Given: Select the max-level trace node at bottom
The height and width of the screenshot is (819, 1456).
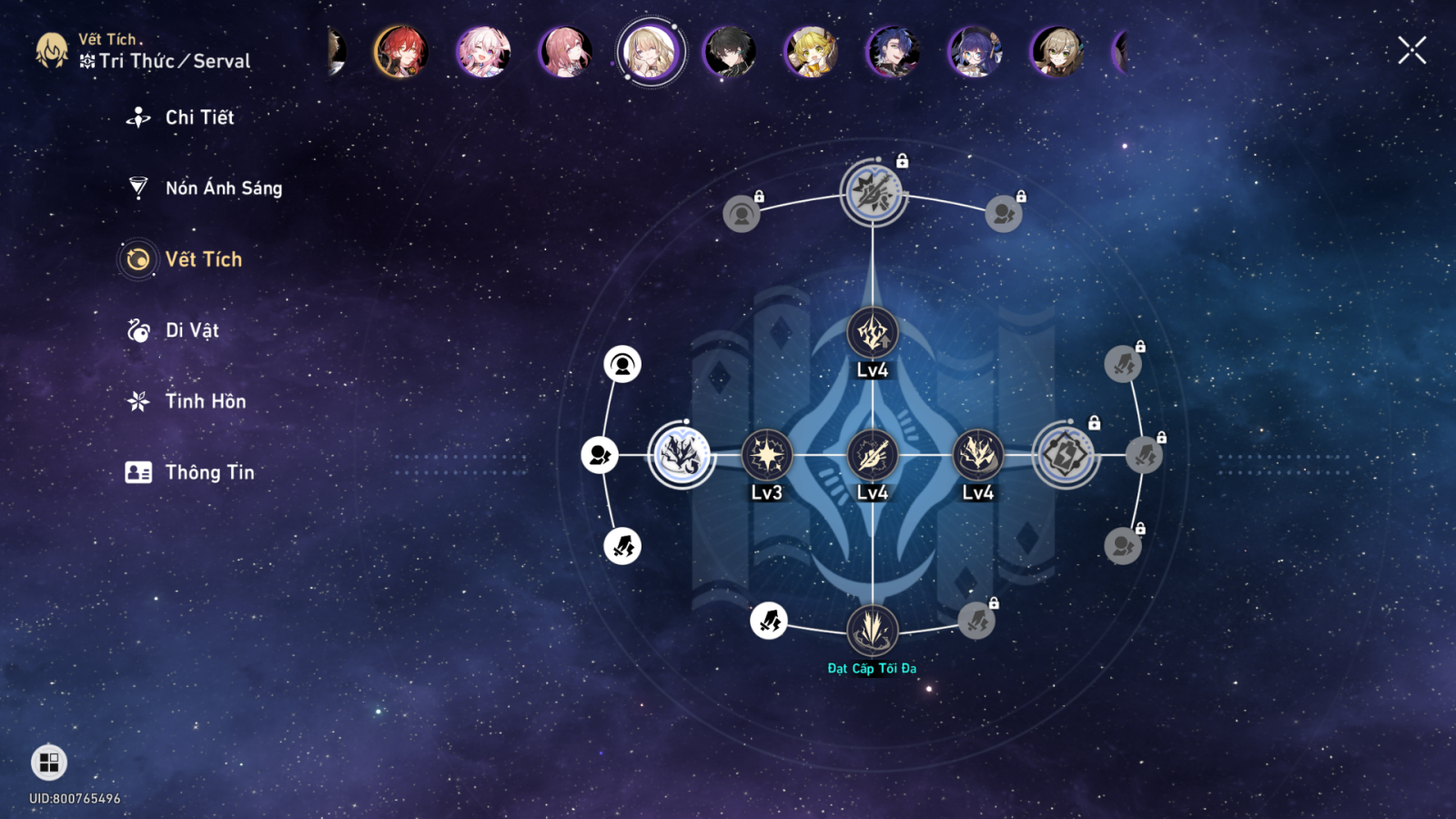Looking at the screenshot, I should pos(872,630).
